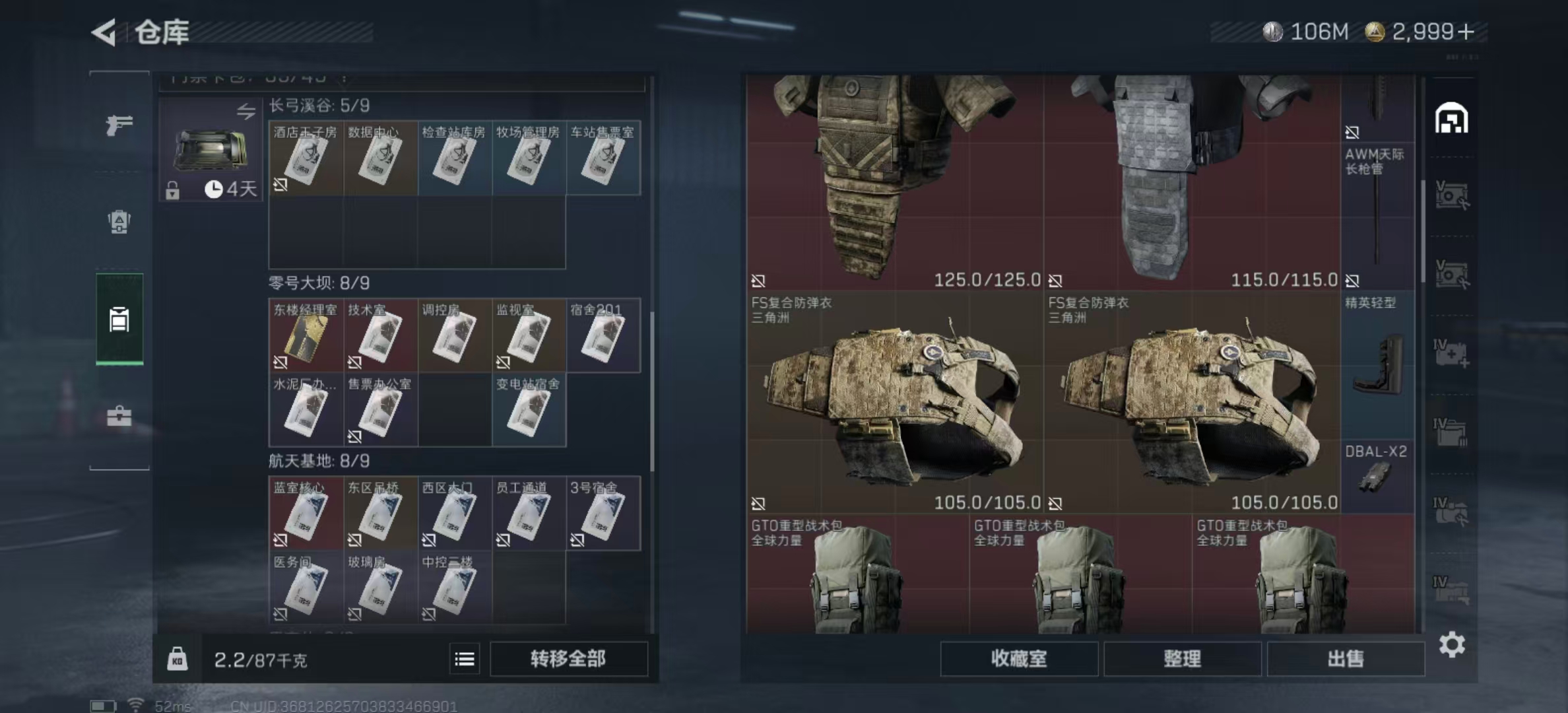Open the 收藏室 collection room tab
Image resolution: width=1568 pixels, height=713 pixels.
pos(1019,659)
